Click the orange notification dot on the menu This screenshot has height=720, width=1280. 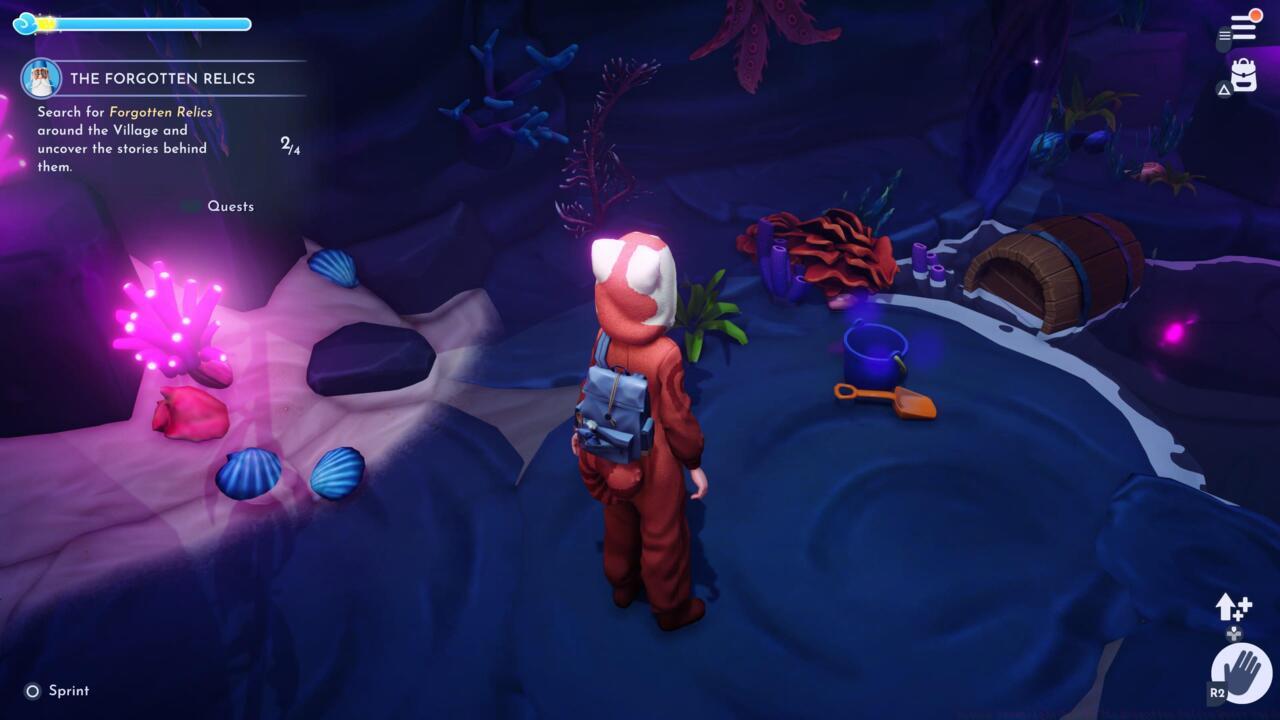point(1256,16)
